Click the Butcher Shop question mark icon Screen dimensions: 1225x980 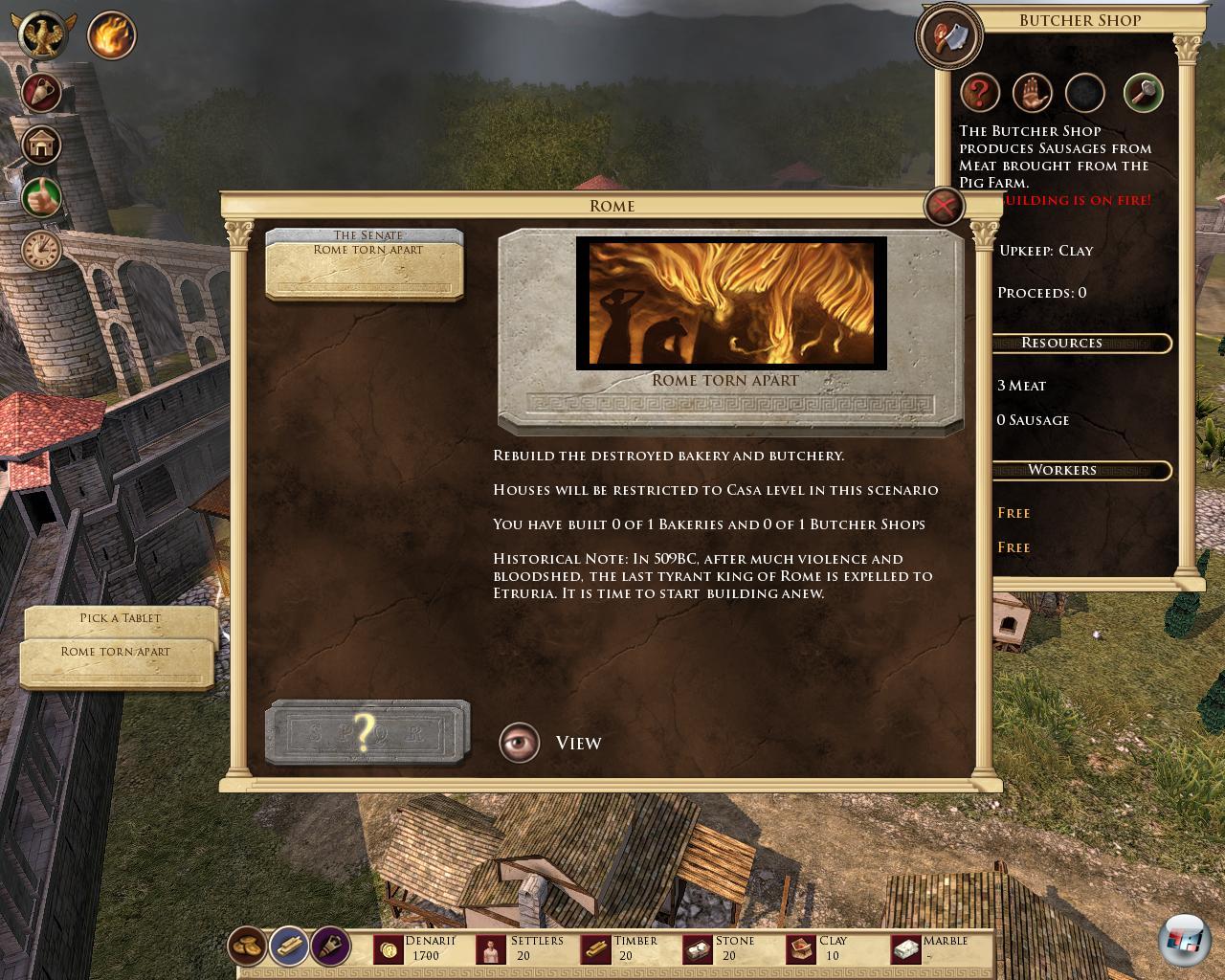click(x=980, y=94)
